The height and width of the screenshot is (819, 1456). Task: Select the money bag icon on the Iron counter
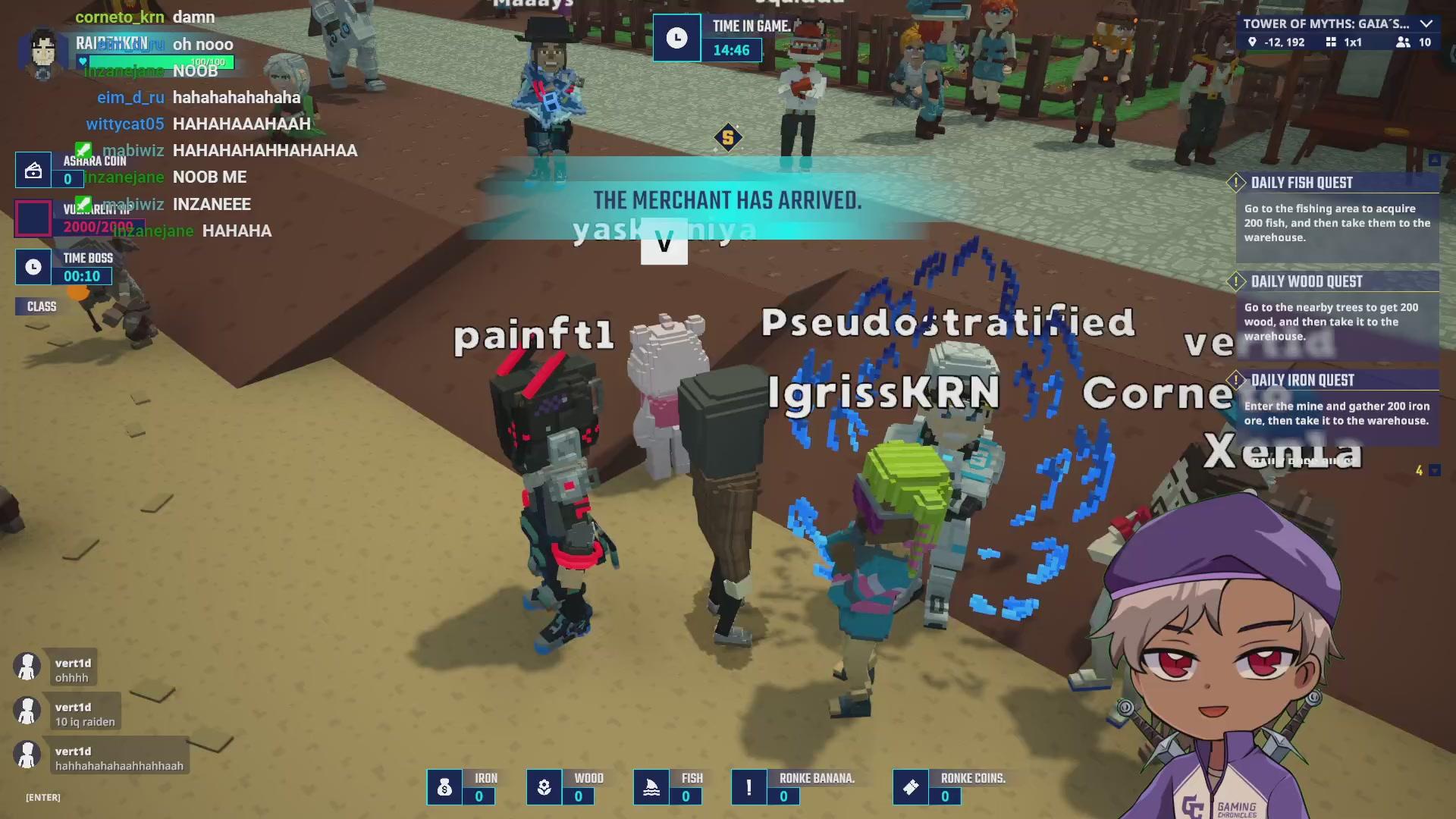[x=444, y=787]
